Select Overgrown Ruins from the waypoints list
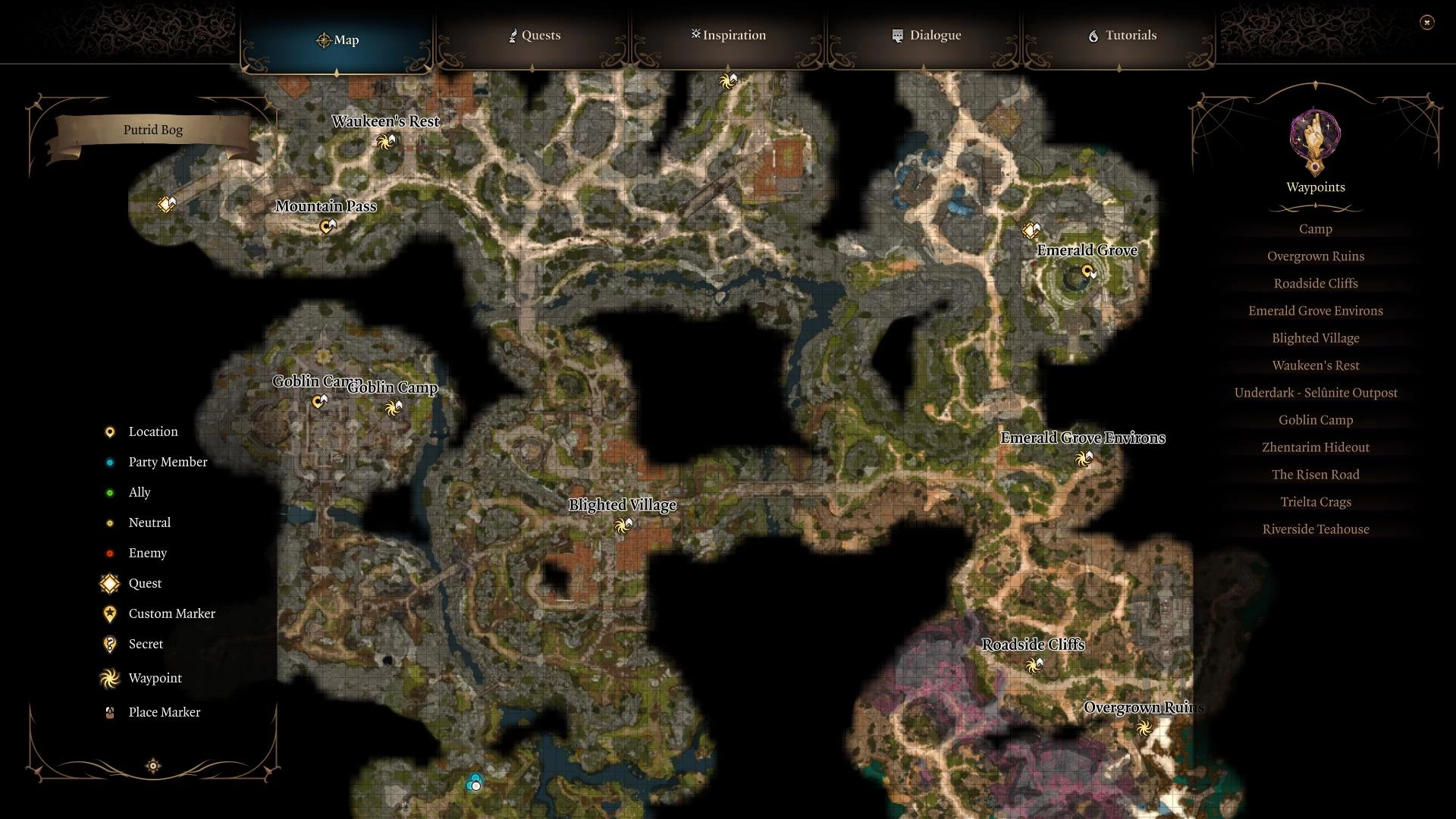Image resolution: width=1456 pixels, height=819 pixels. (1315, 256)
